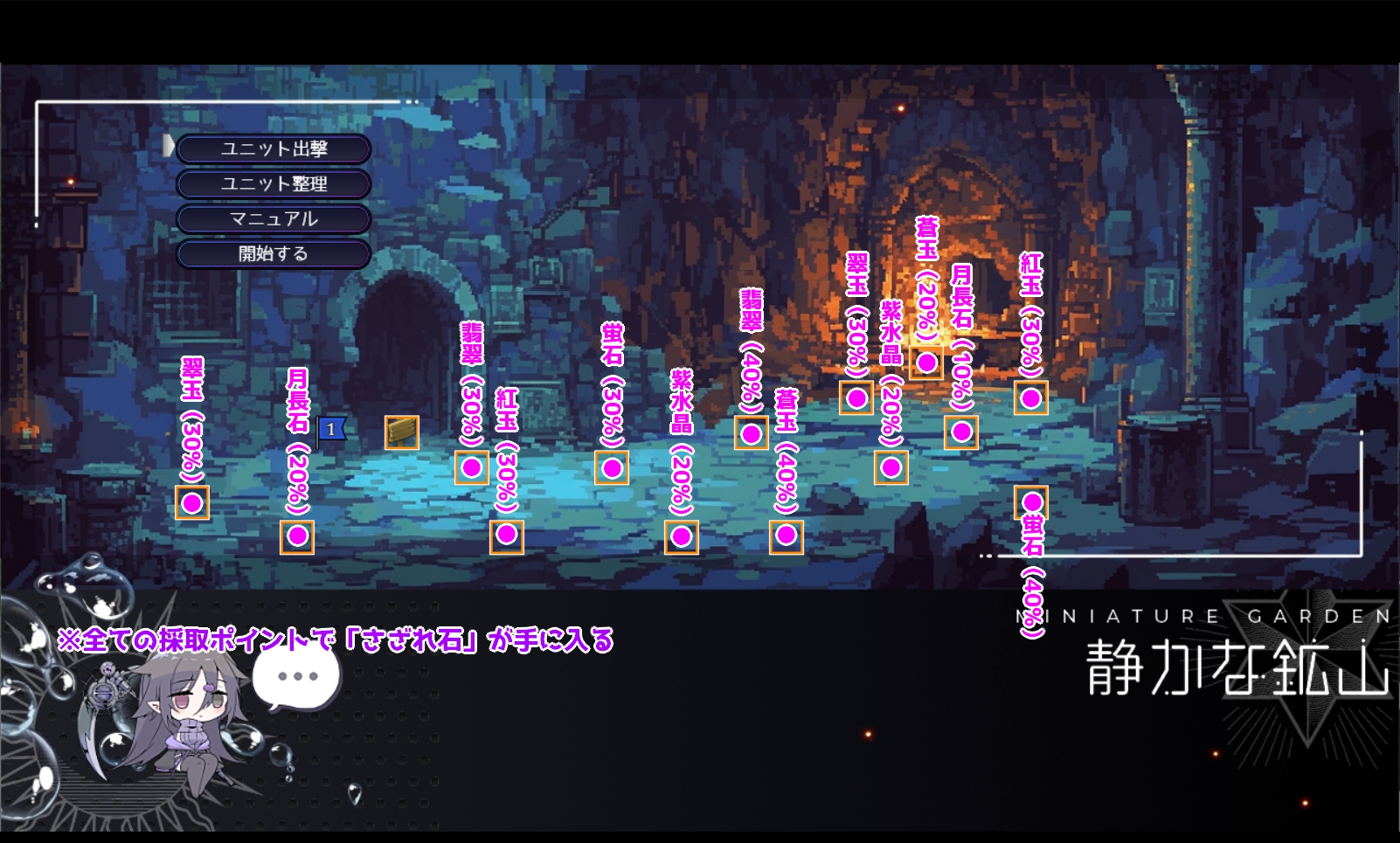Choose the 翡翠 (40%) gathering point marker
Image resolution: width=1400 pixels, height=843 pixels.
[752, 432]
